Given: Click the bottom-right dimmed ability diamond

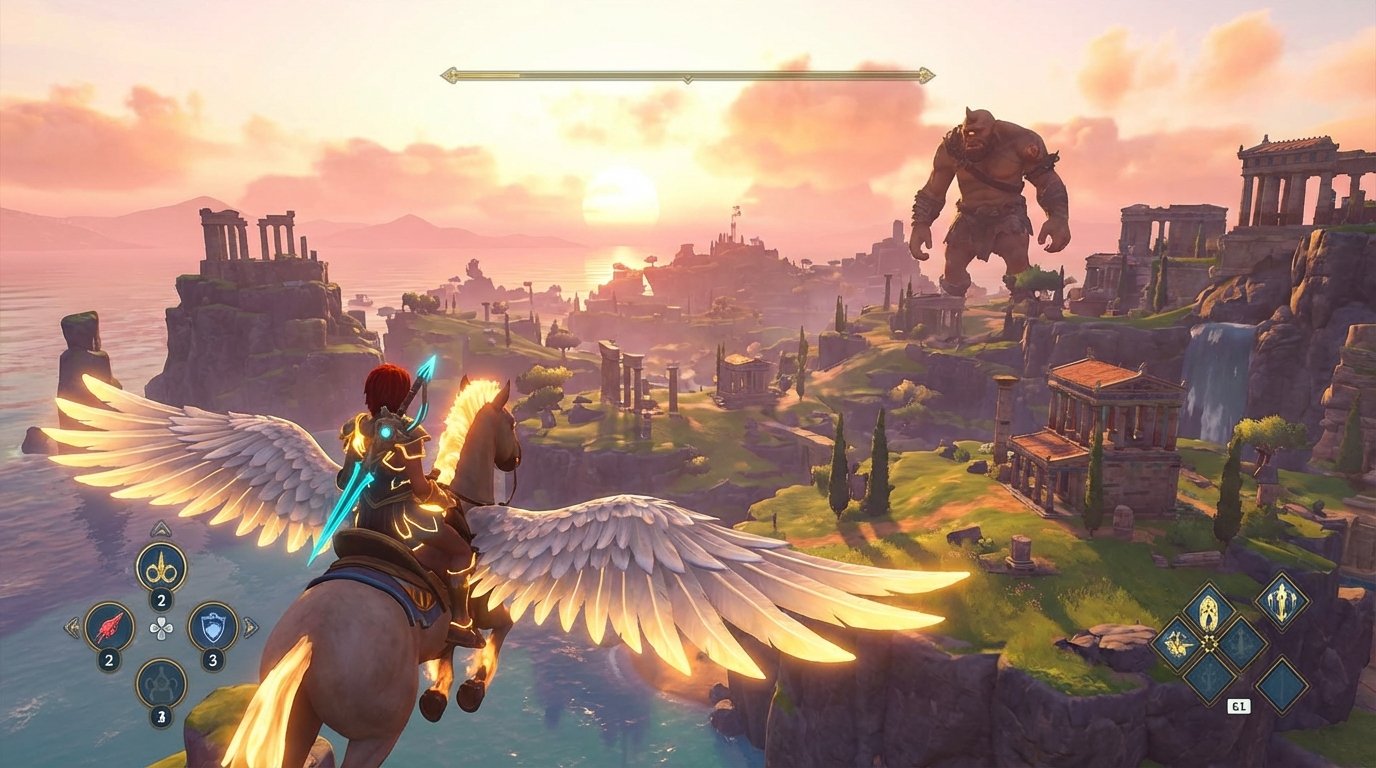Looking at the screenshot, I should 1284,684.
